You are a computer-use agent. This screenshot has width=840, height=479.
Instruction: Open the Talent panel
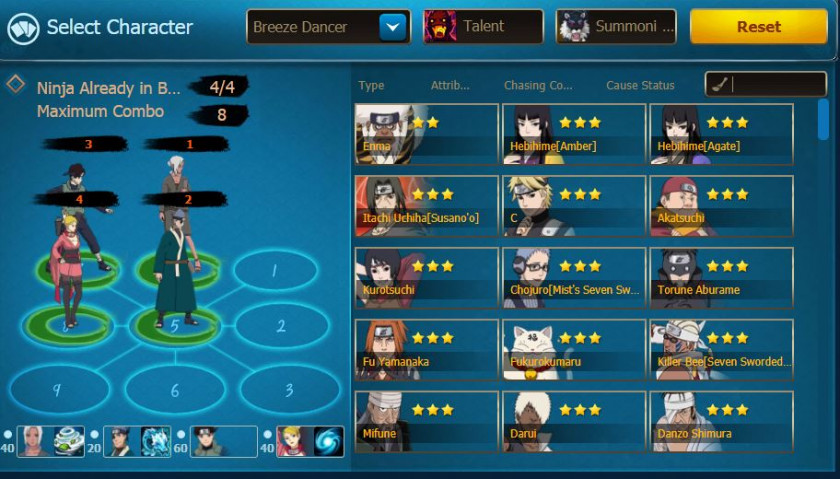pos(484,27)
